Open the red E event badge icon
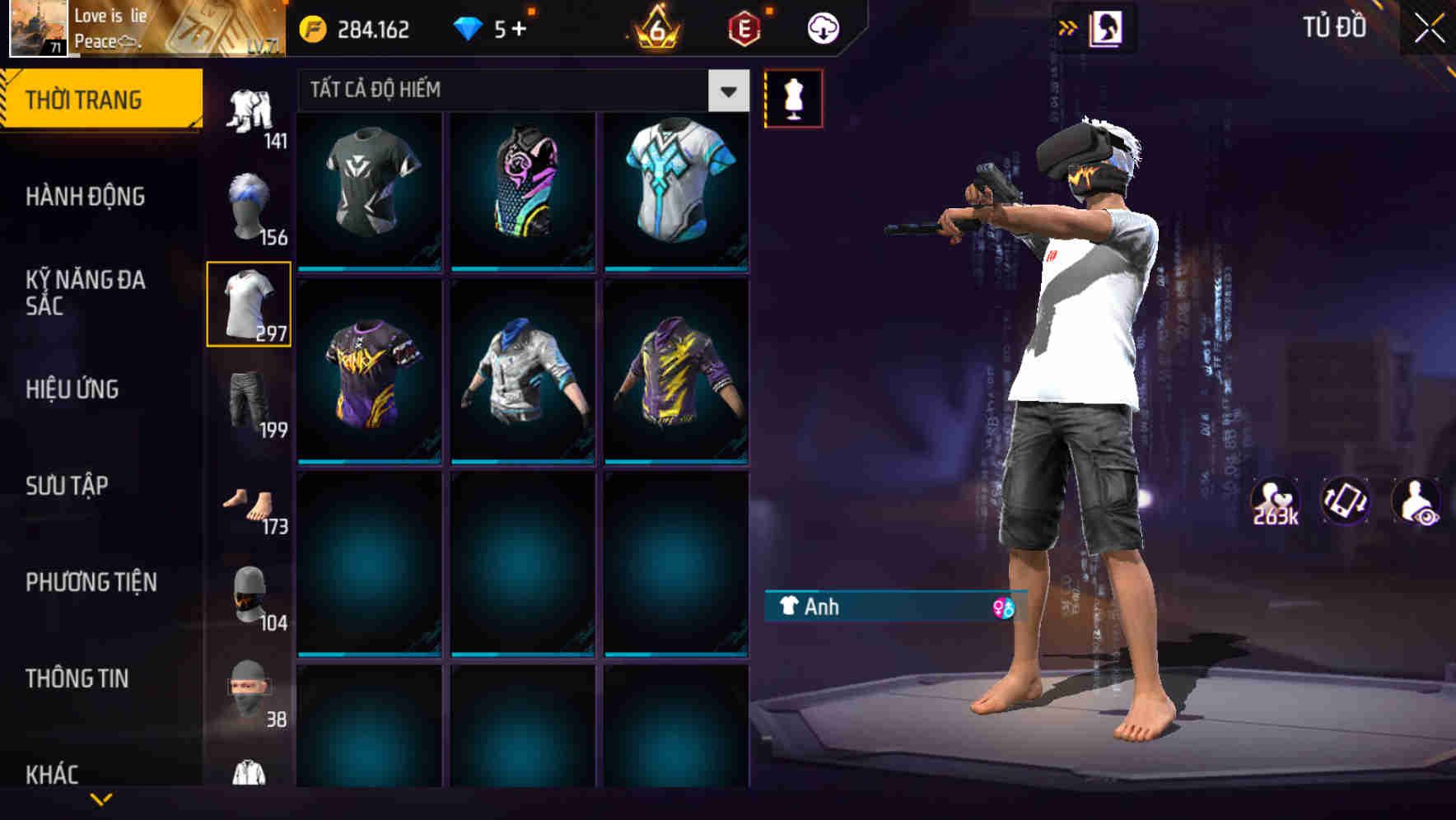Viewport: 1456px width, 820px height. pyautogui.click(x=745, y=27)
